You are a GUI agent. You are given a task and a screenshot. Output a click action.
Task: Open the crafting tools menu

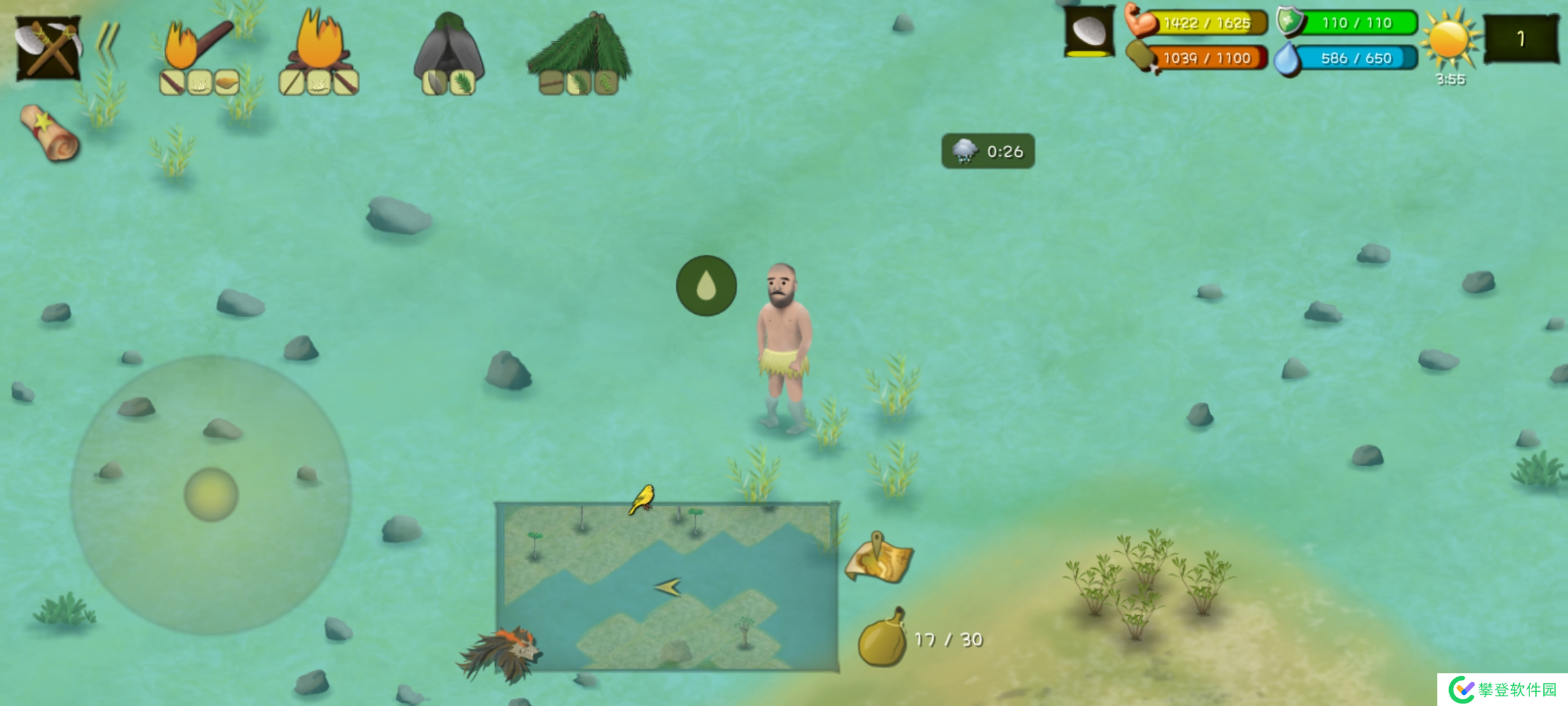click(48, 48)
